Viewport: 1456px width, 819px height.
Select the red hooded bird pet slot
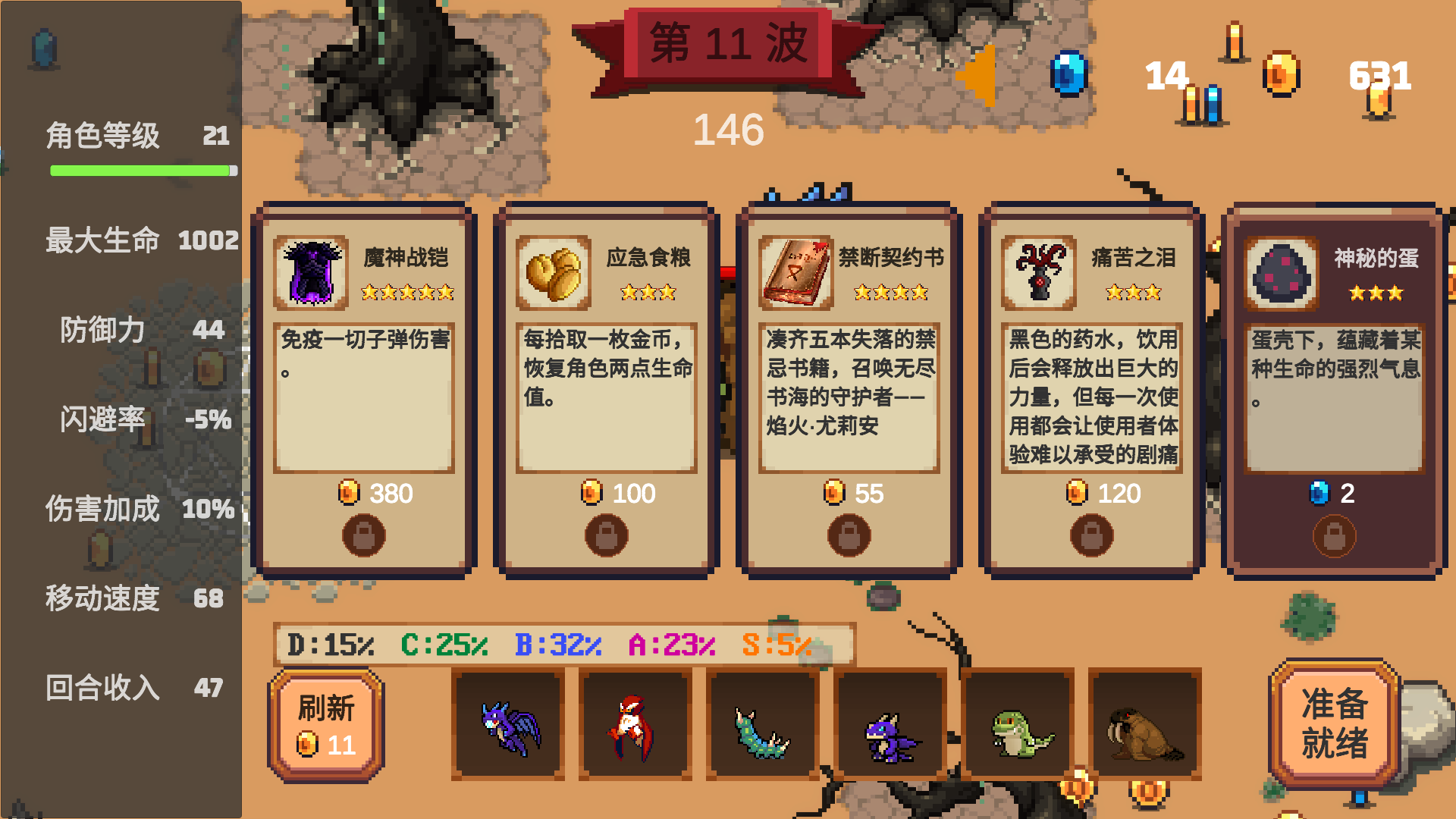pyautogui.click(x=635, y=725)
